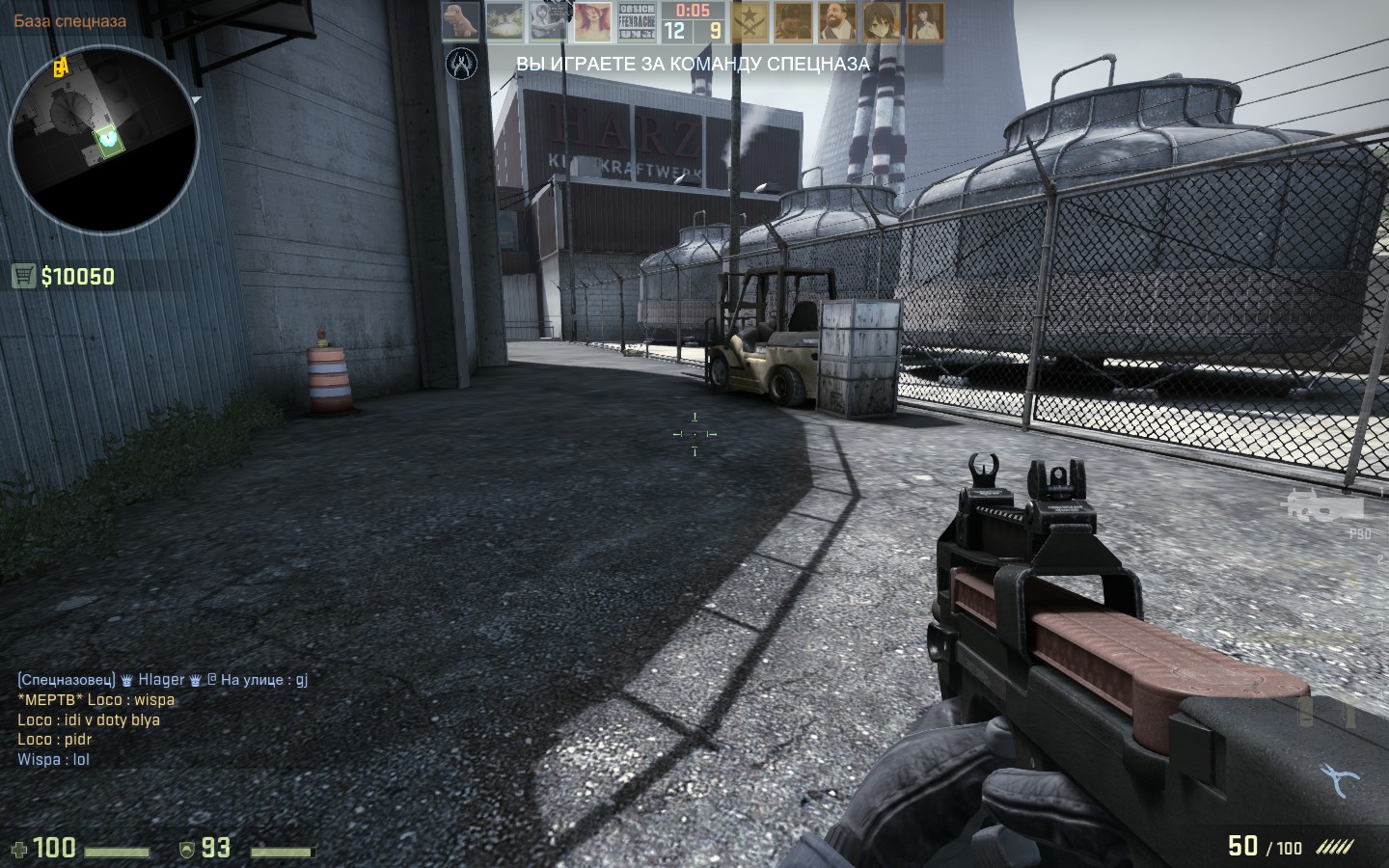The image size is (1389, 868).
Task: Click the player marker on the radar
Action: click(x=109, y=140)
